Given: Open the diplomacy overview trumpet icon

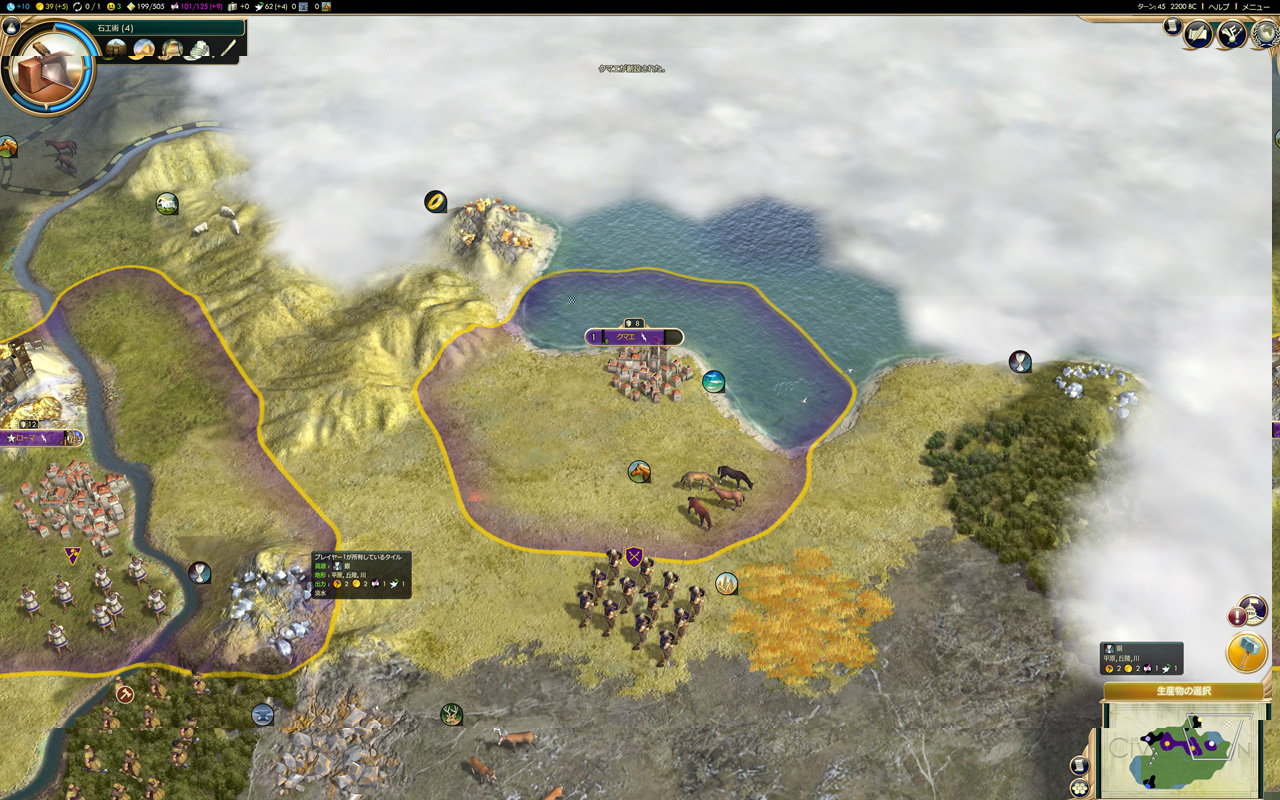Looking at the screenshot, I should click(x=1231, y=35).
